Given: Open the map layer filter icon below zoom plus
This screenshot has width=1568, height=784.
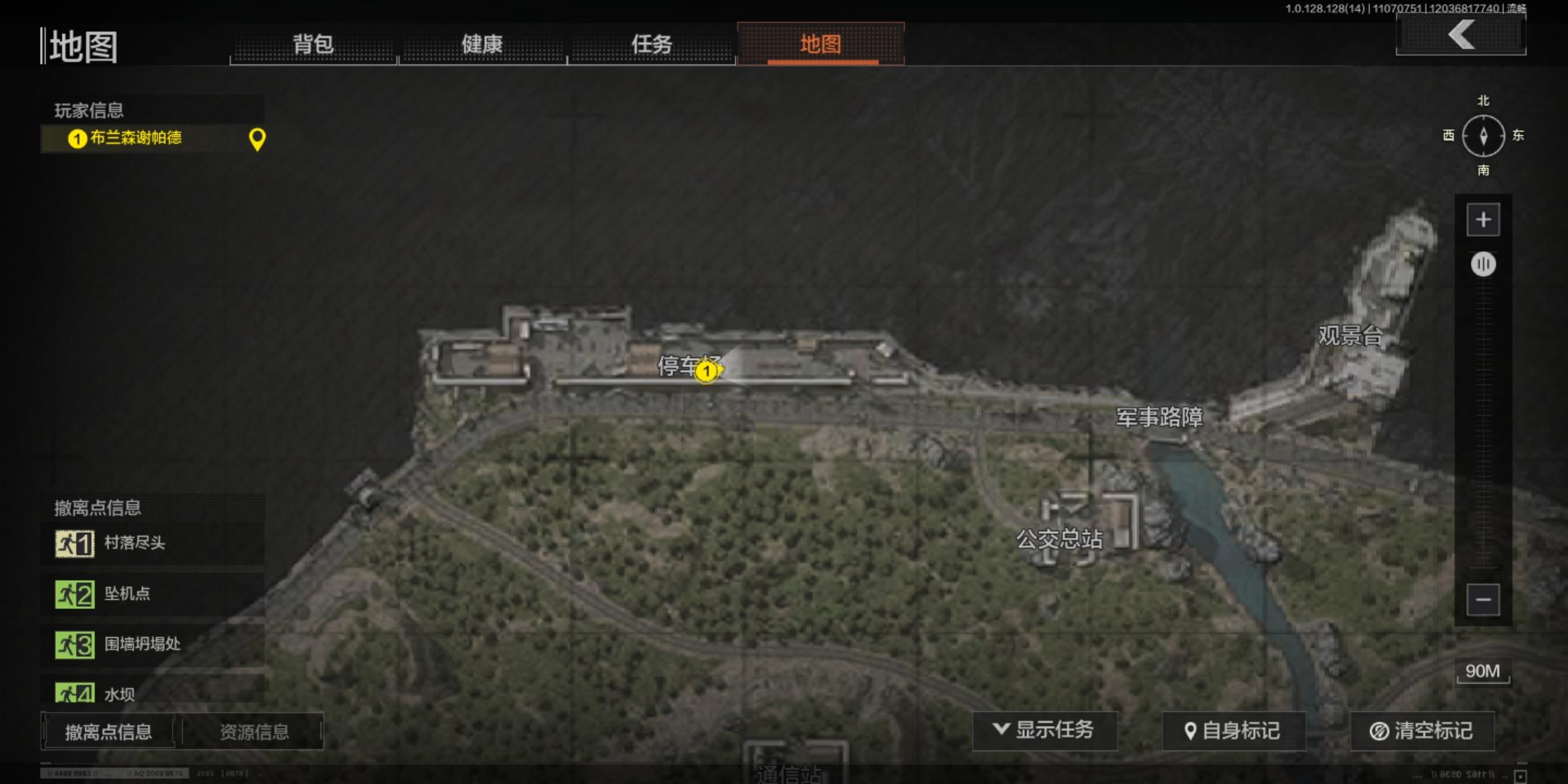Looking at the screenshot, I should click(1483, 264).
